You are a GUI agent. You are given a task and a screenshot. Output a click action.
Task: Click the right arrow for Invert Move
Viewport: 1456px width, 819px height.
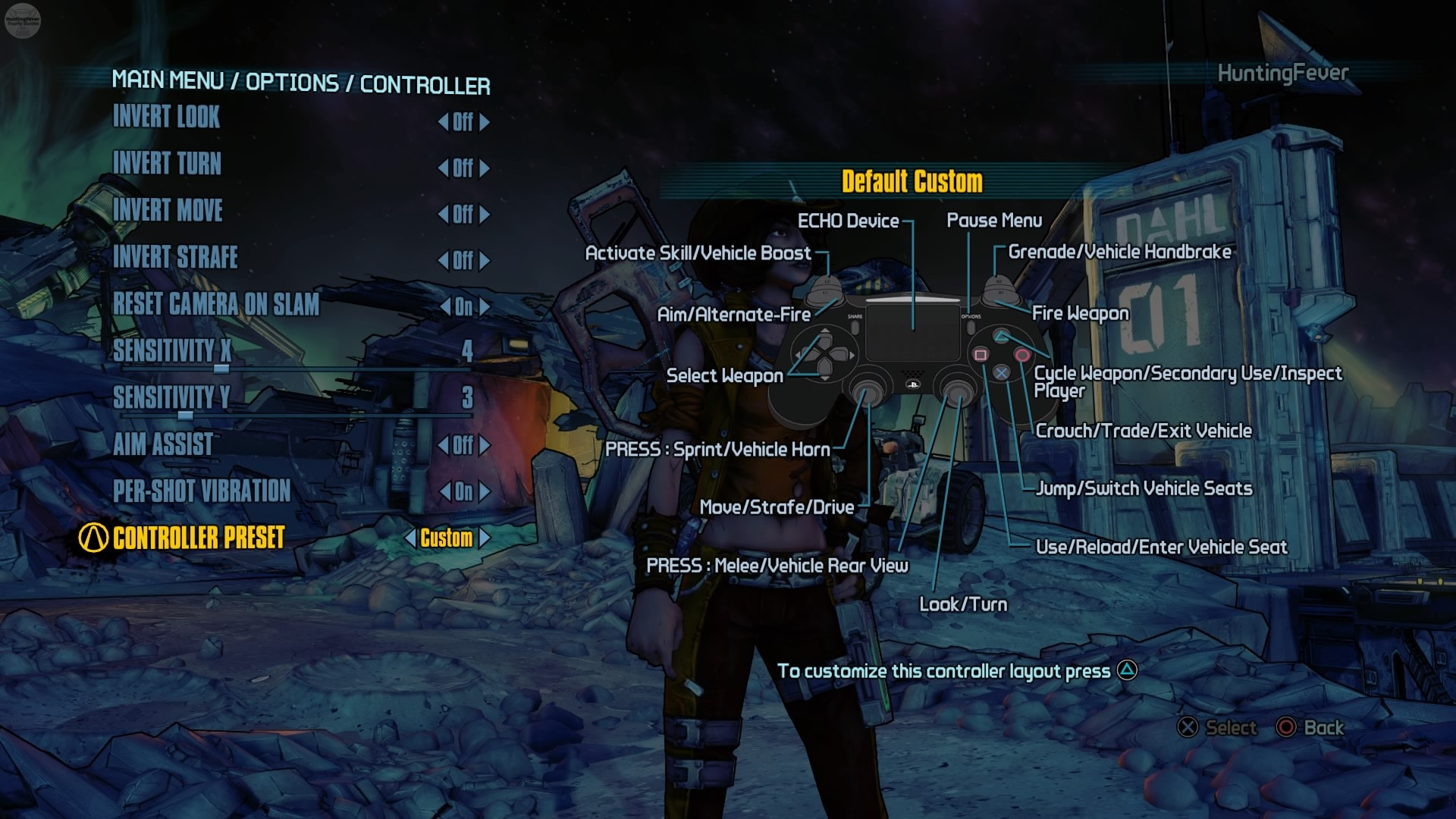coord(485,215)
